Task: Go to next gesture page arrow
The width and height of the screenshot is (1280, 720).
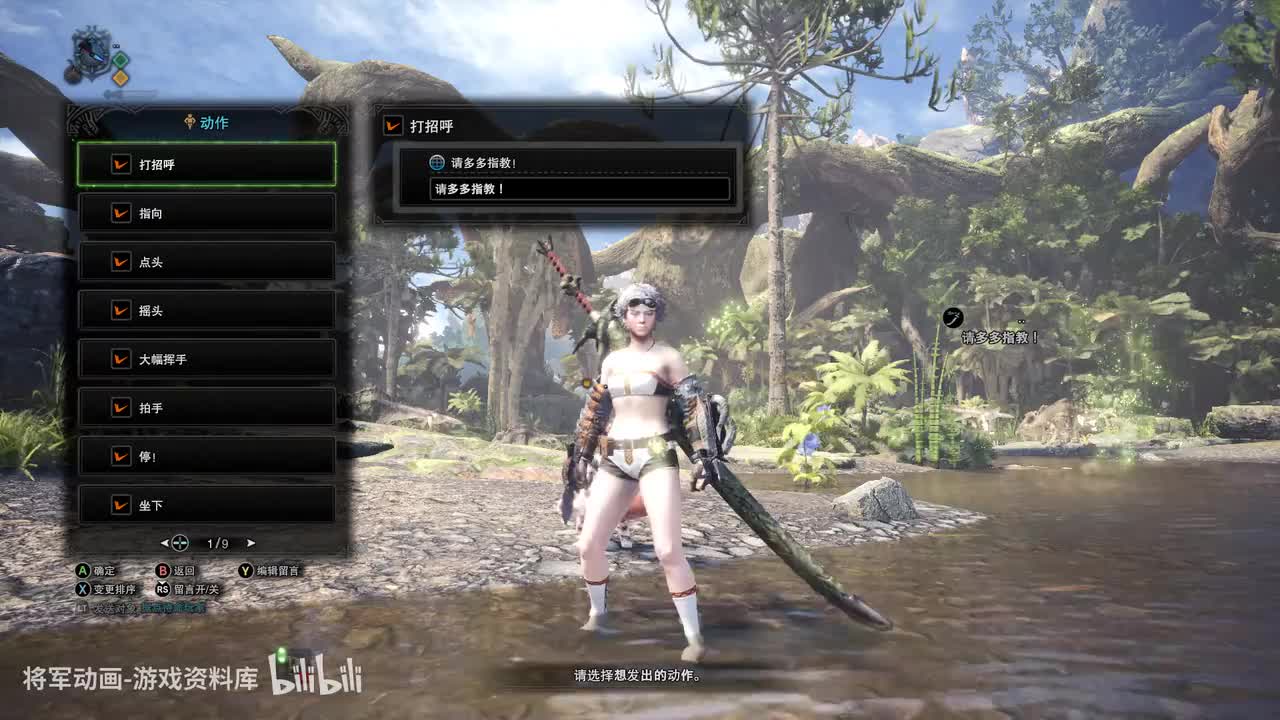Action: [x=251, y=543]
